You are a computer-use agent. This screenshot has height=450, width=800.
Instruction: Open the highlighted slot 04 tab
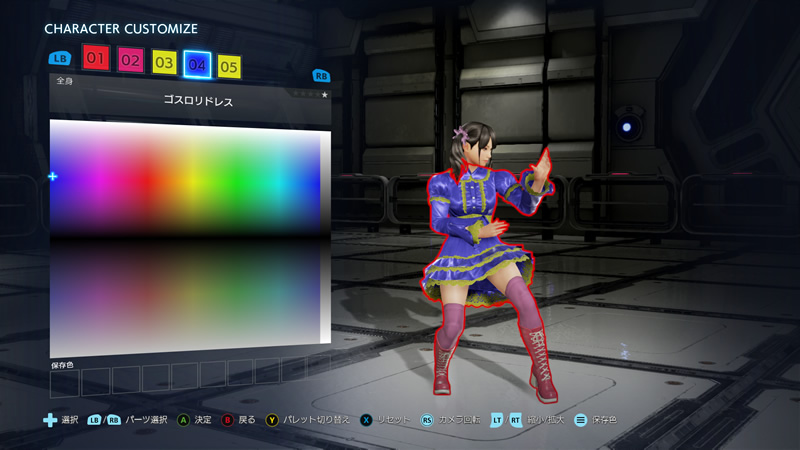pos(197,65)
